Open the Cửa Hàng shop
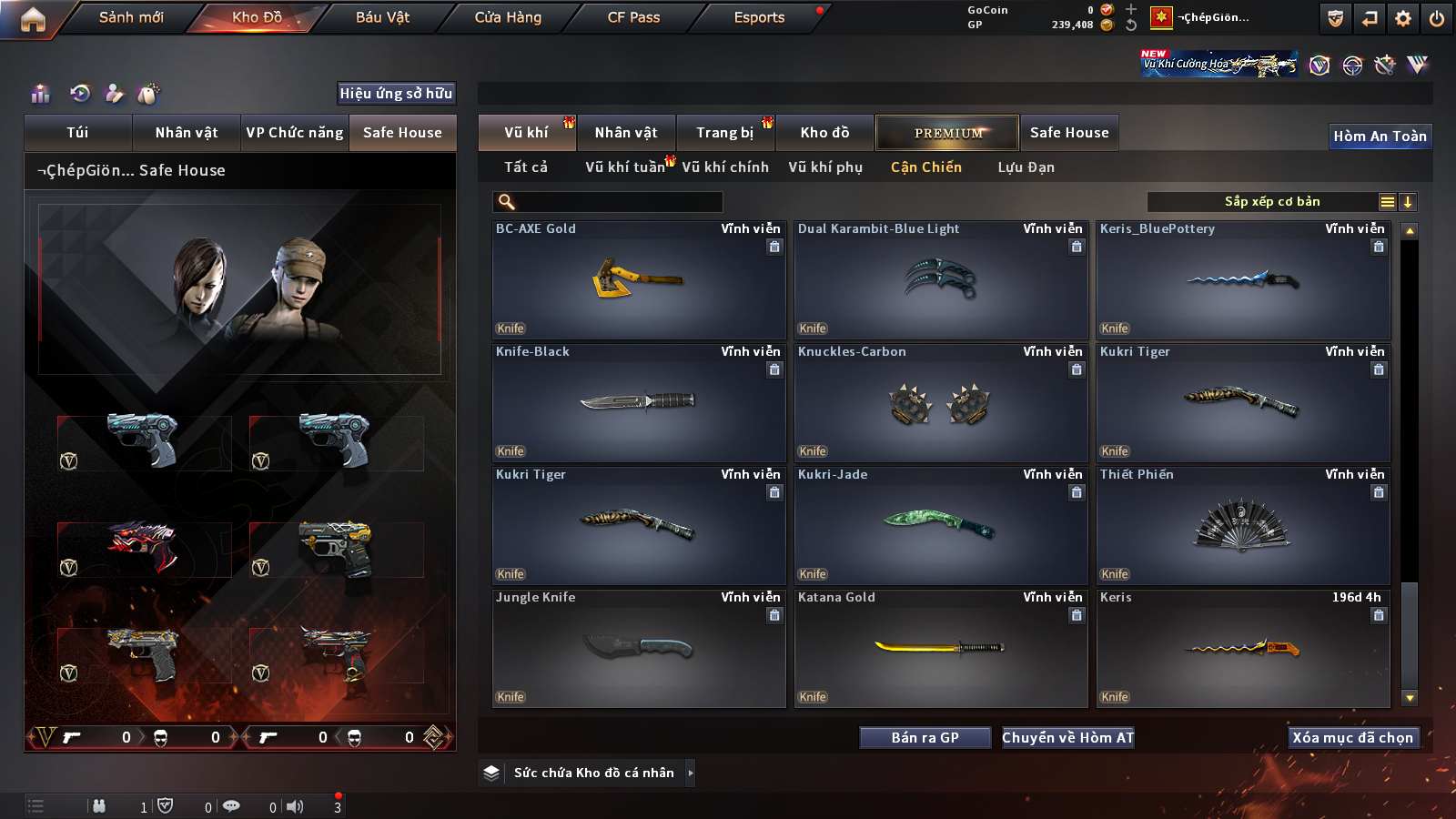Screen dimensions: 1456x819 tap(508, 17)
